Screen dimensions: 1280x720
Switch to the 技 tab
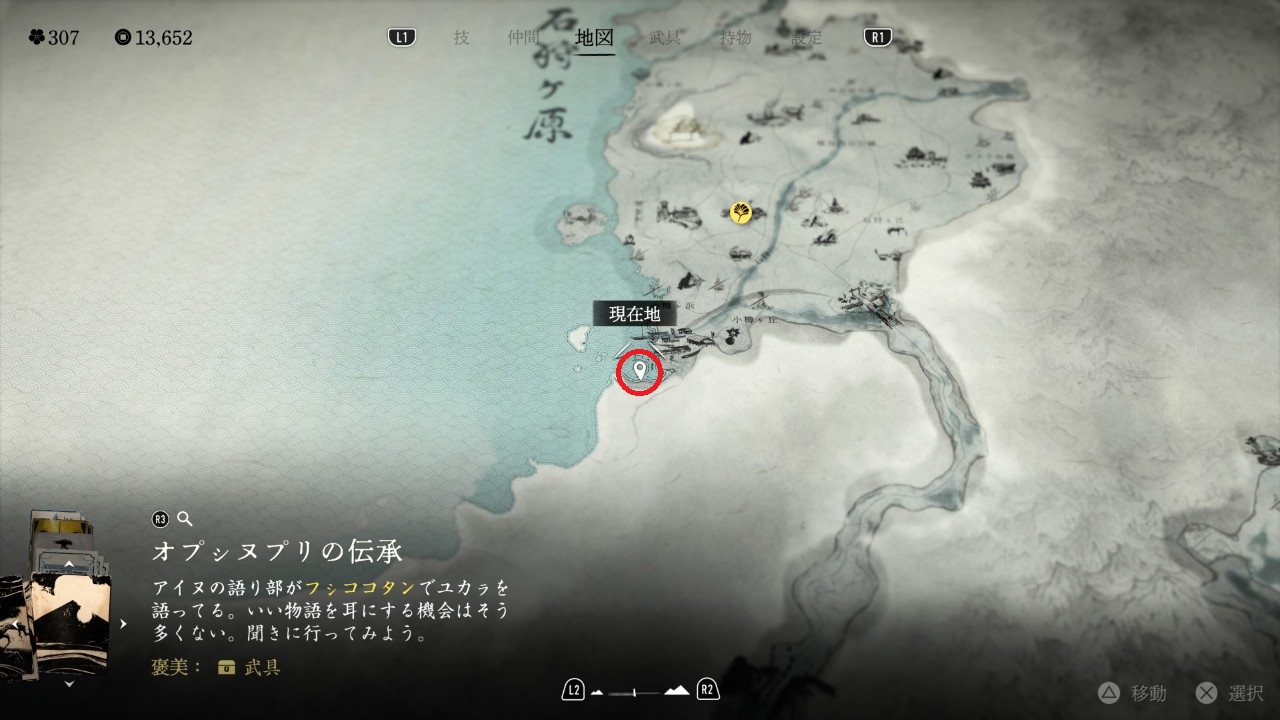click(x=461, y=38)
